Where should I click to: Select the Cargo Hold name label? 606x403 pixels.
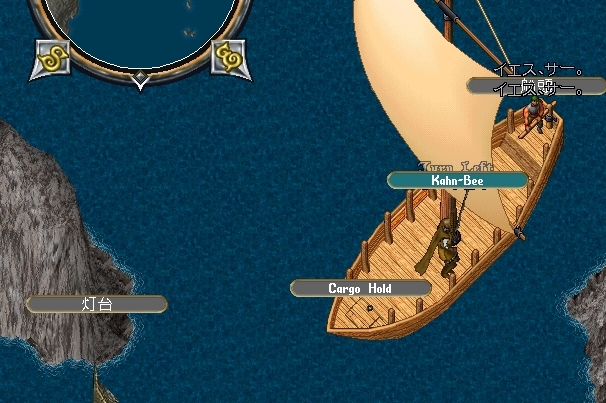pyautogui.click(x=361, y=288)
